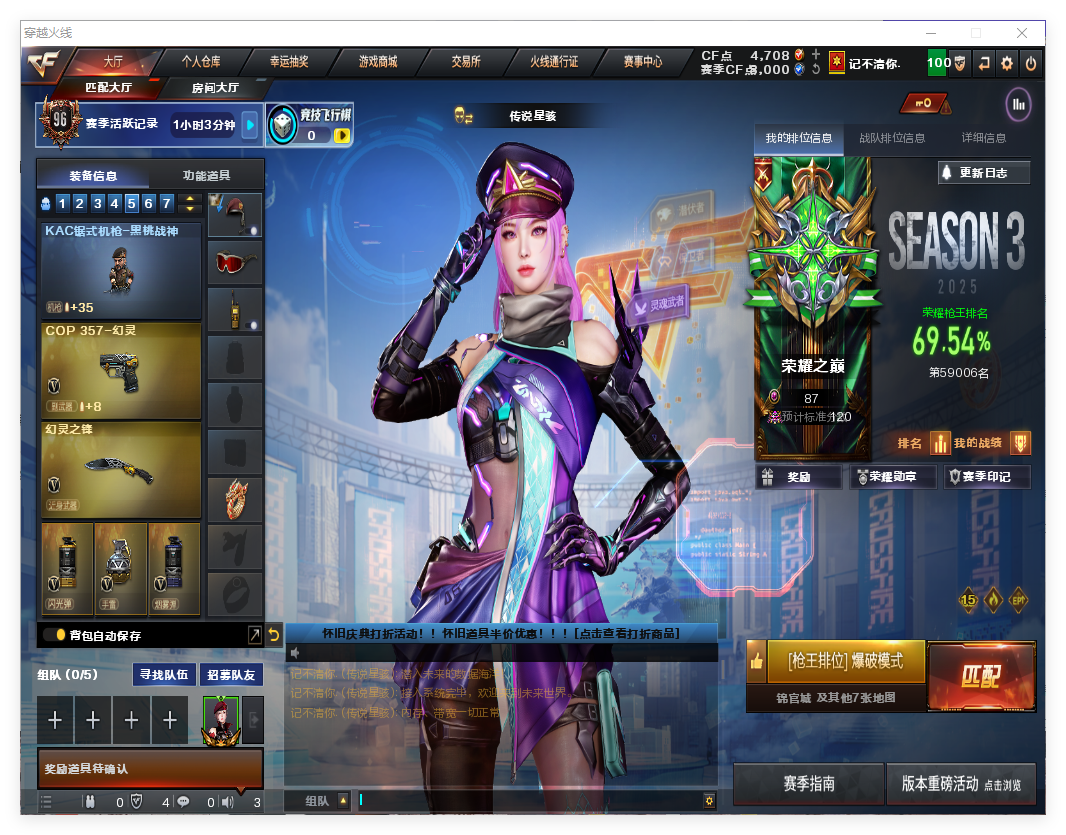Image resolution: width=1066 pixels, height=835 pixels.
Task: Click the 匹配 match button
Action: [x=982, y=677]
